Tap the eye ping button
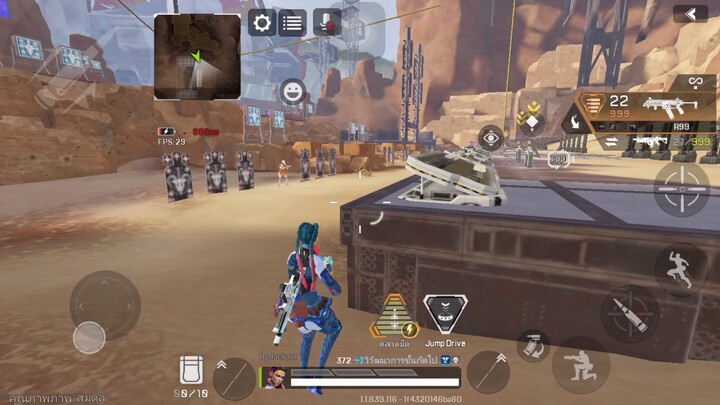 (x=490, y=137)
